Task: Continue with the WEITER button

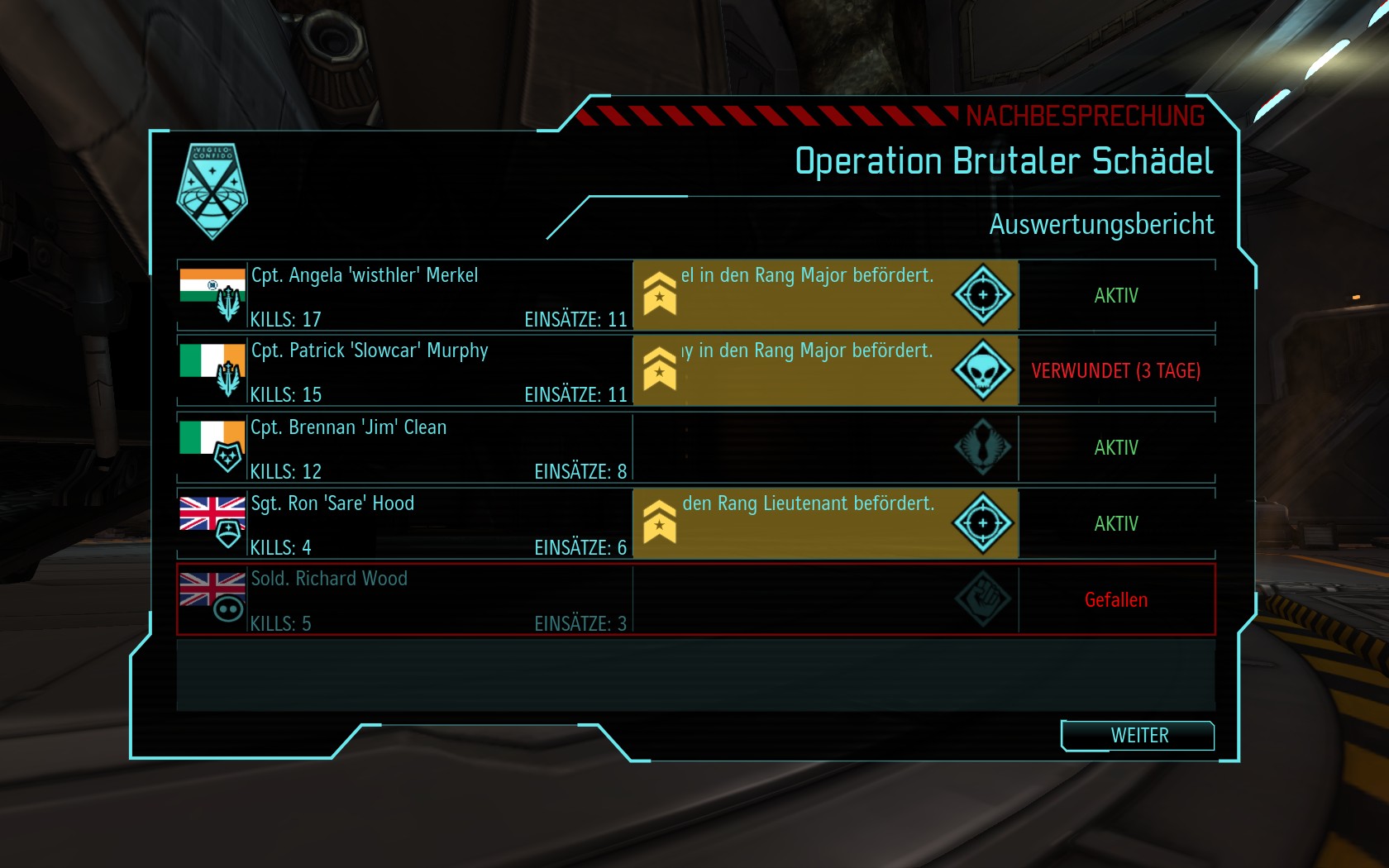Action: click(x=1138, y=736)
